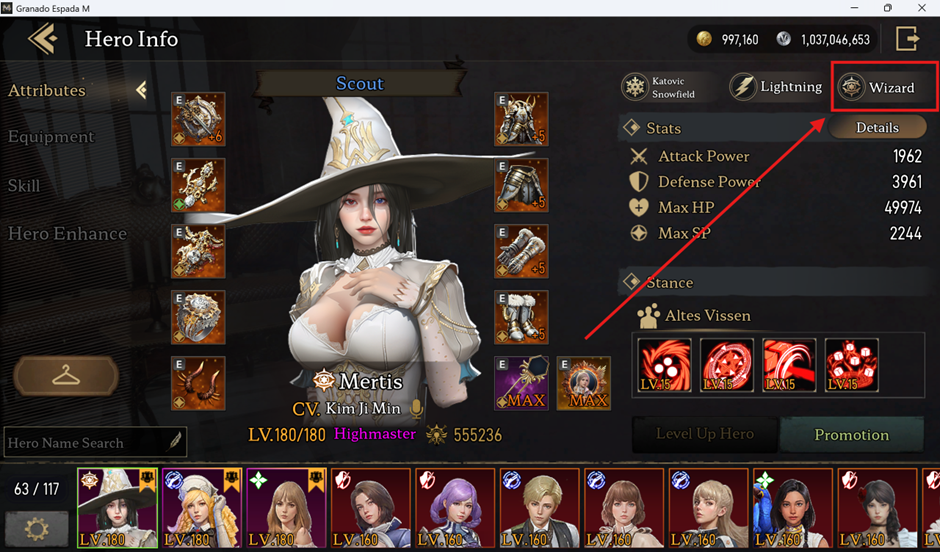The height and width of the screenshot is (552, 940).
Task: Click the Wizard class tag
Action: click(x=879, y=88)
